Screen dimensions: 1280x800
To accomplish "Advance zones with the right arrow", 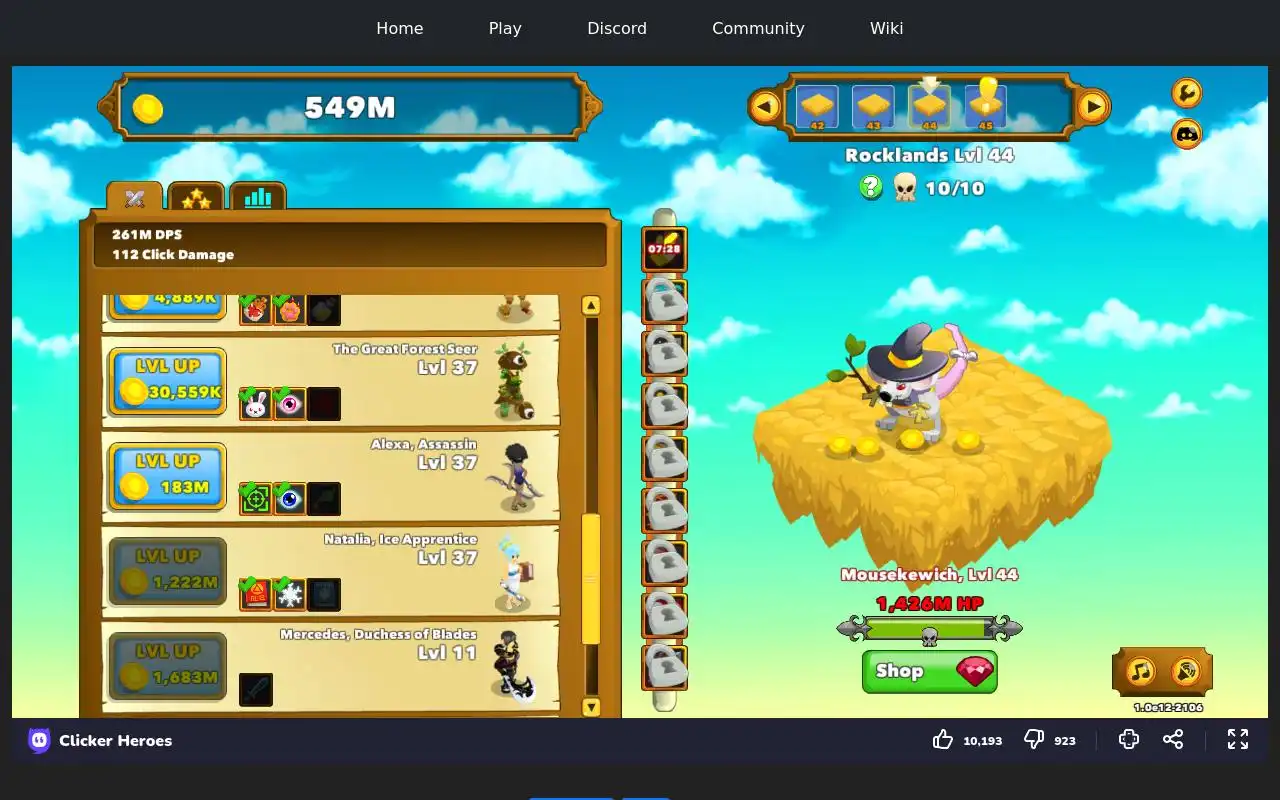I will click(x=1093, y=106).
